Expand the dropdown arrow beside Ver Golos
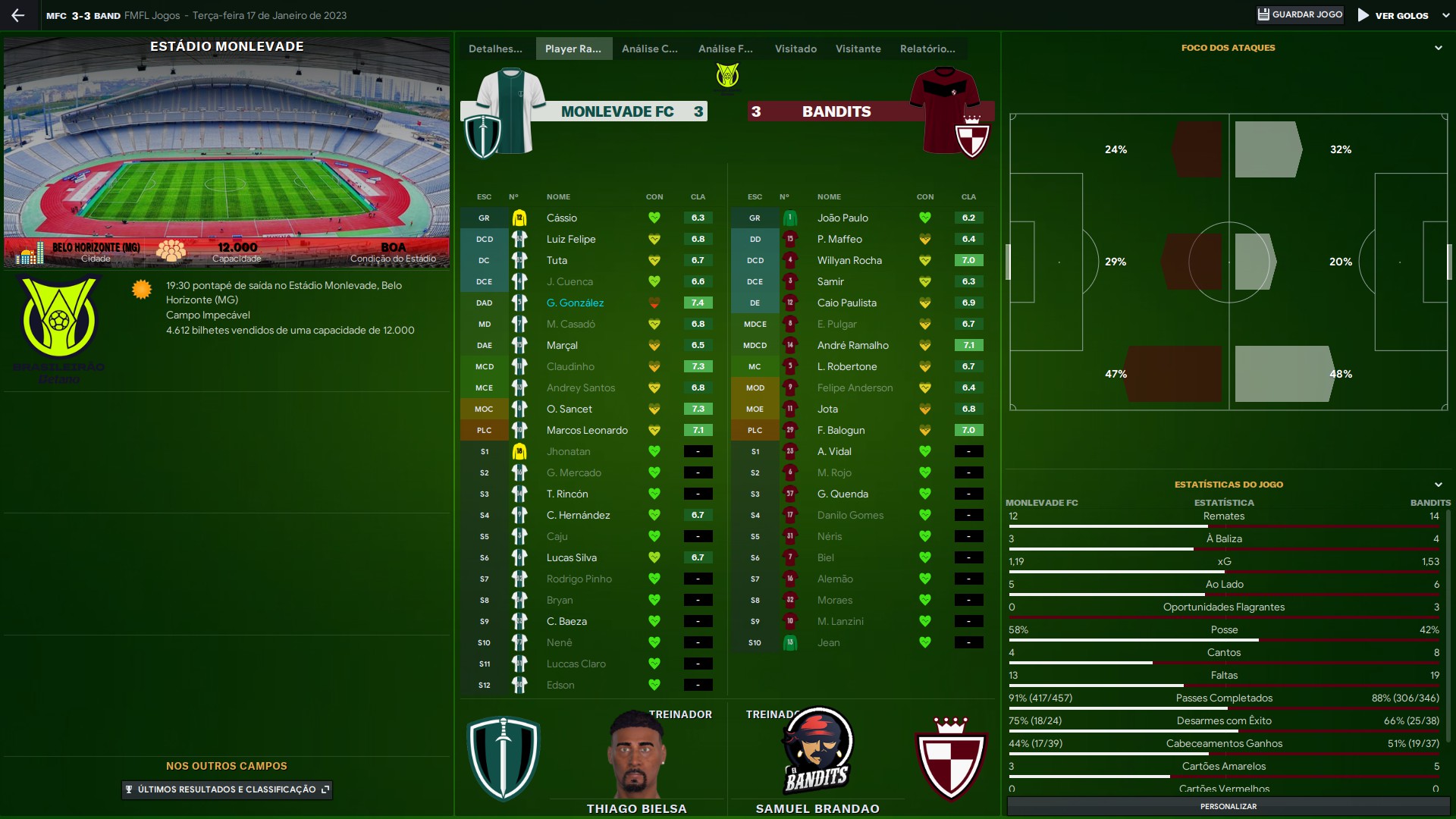 pyautogui.click(x=1445, y=15)
